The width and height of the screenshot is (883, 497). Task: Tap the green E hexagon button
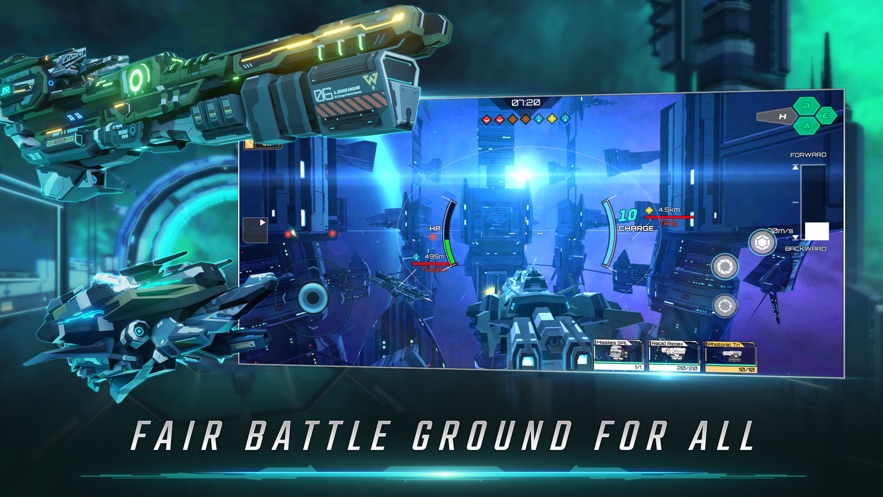[x=826, y=116]
